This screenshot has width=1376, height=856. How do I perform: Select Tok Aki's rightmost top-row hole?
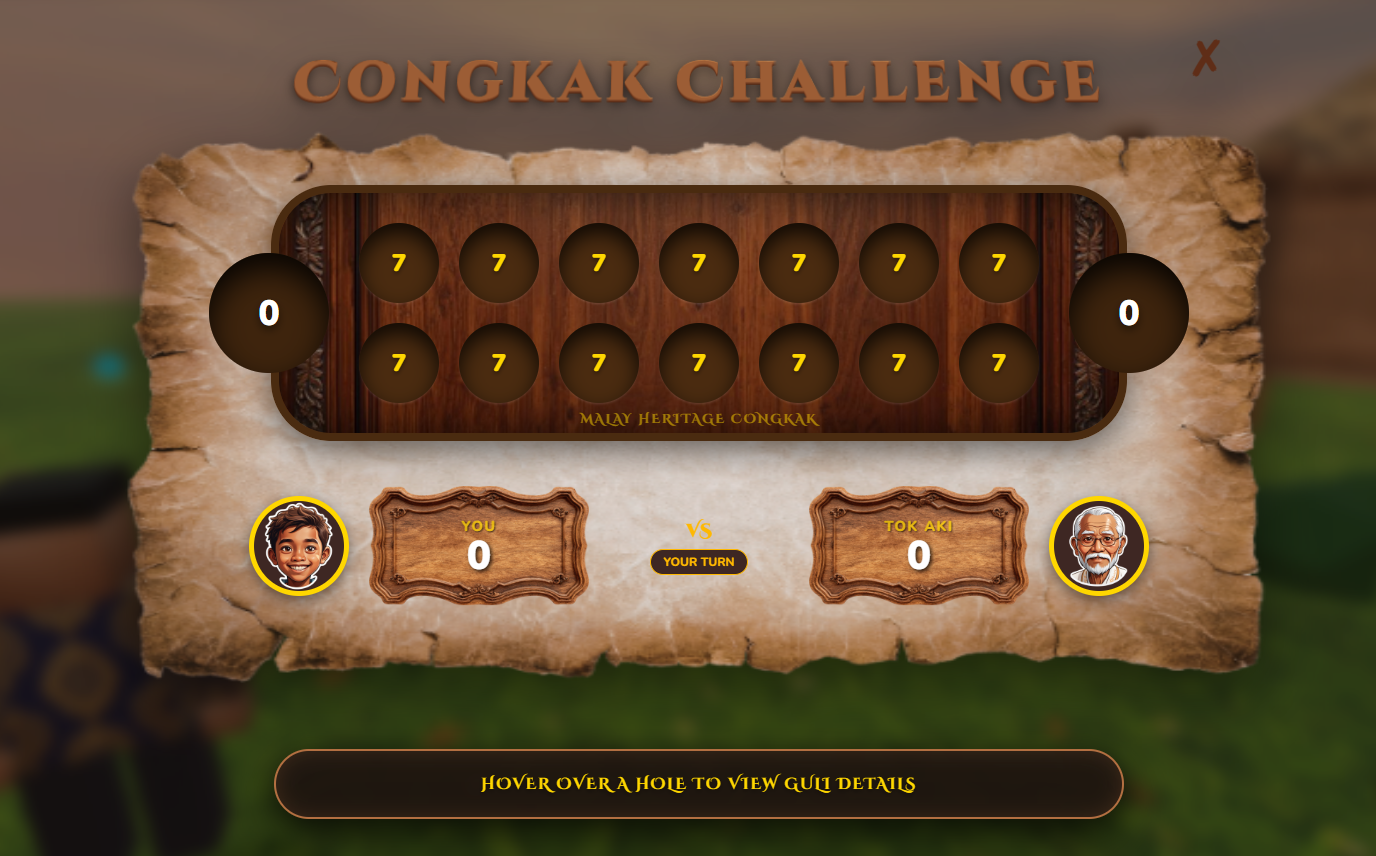pos(997,262)
